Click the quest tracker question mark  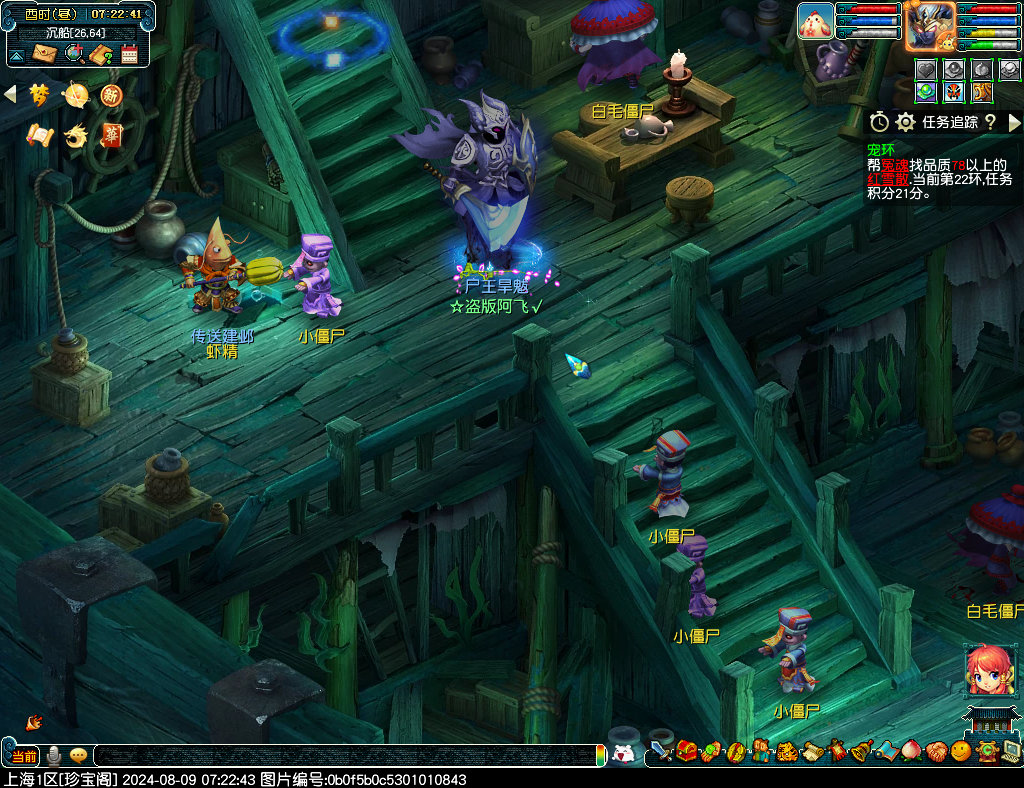(x=990, y=122)
